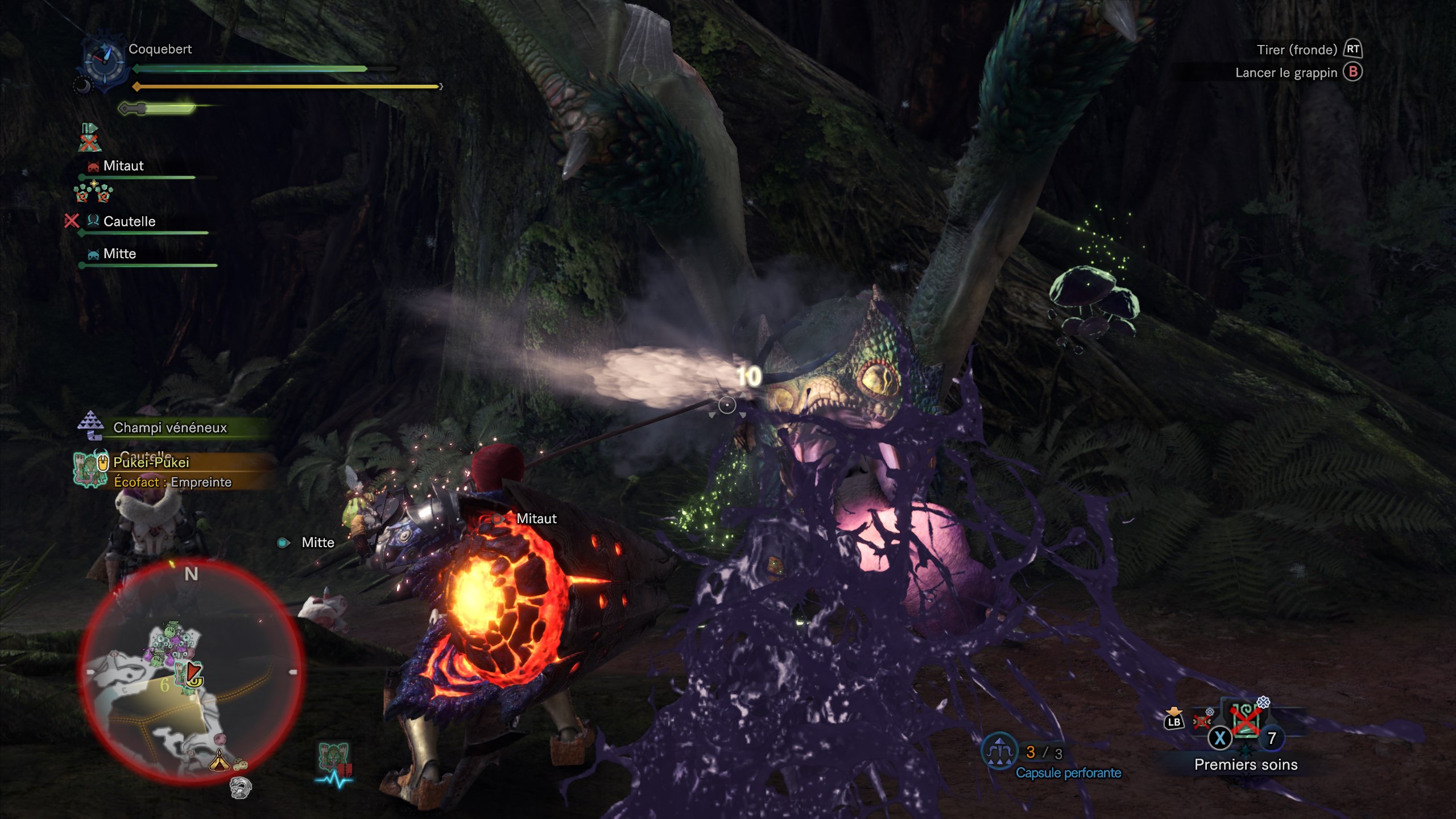Click the camp tent marker on minimap
The width and height of the screenshot is (1456, 819).
click(x=219, y=760)
